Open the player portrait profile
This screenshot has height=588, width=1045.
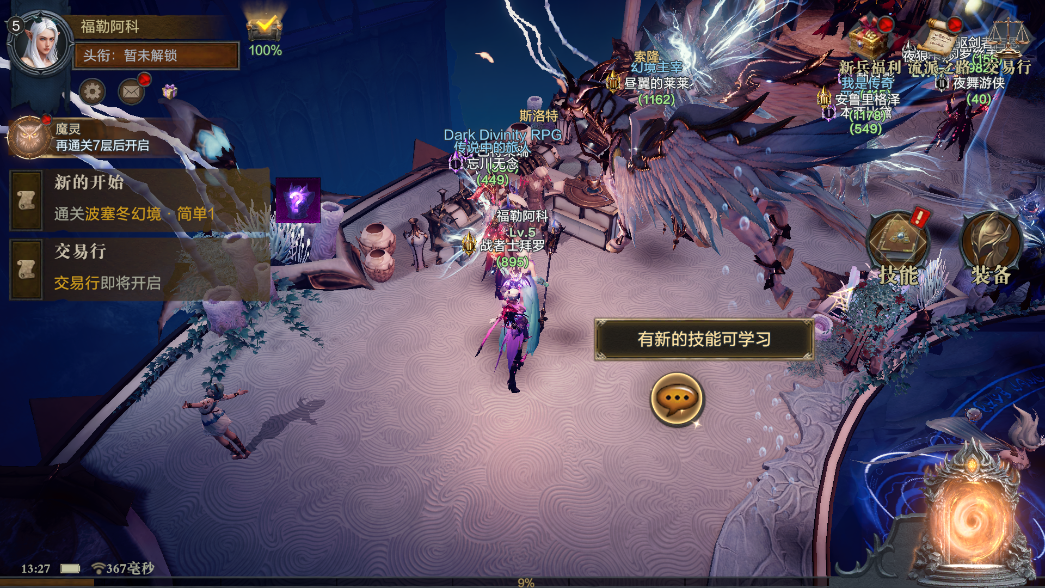click(42, 41)
